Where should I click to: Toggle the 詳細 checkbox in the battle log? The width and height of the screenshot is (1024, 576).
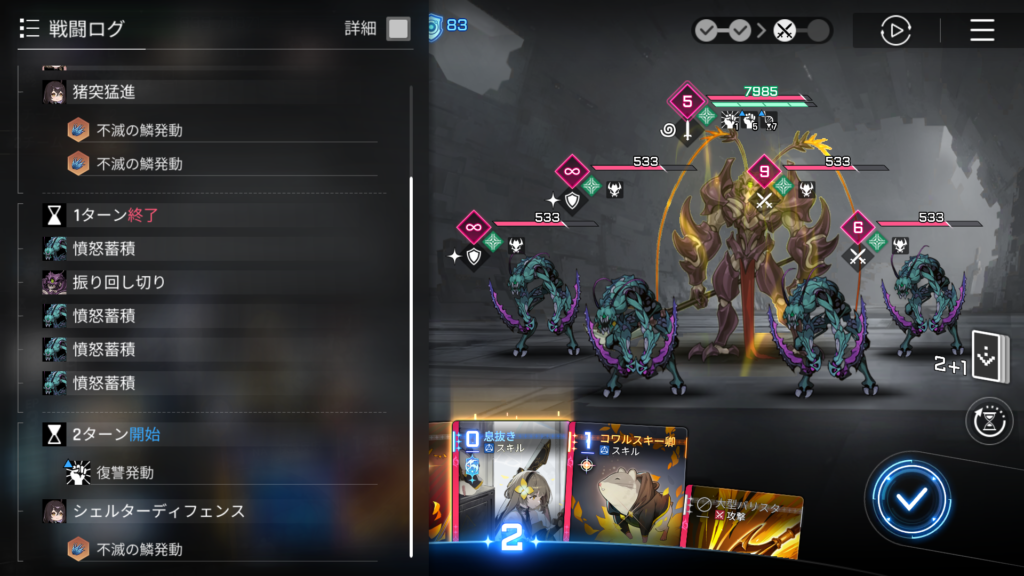[x=398, y=29]
